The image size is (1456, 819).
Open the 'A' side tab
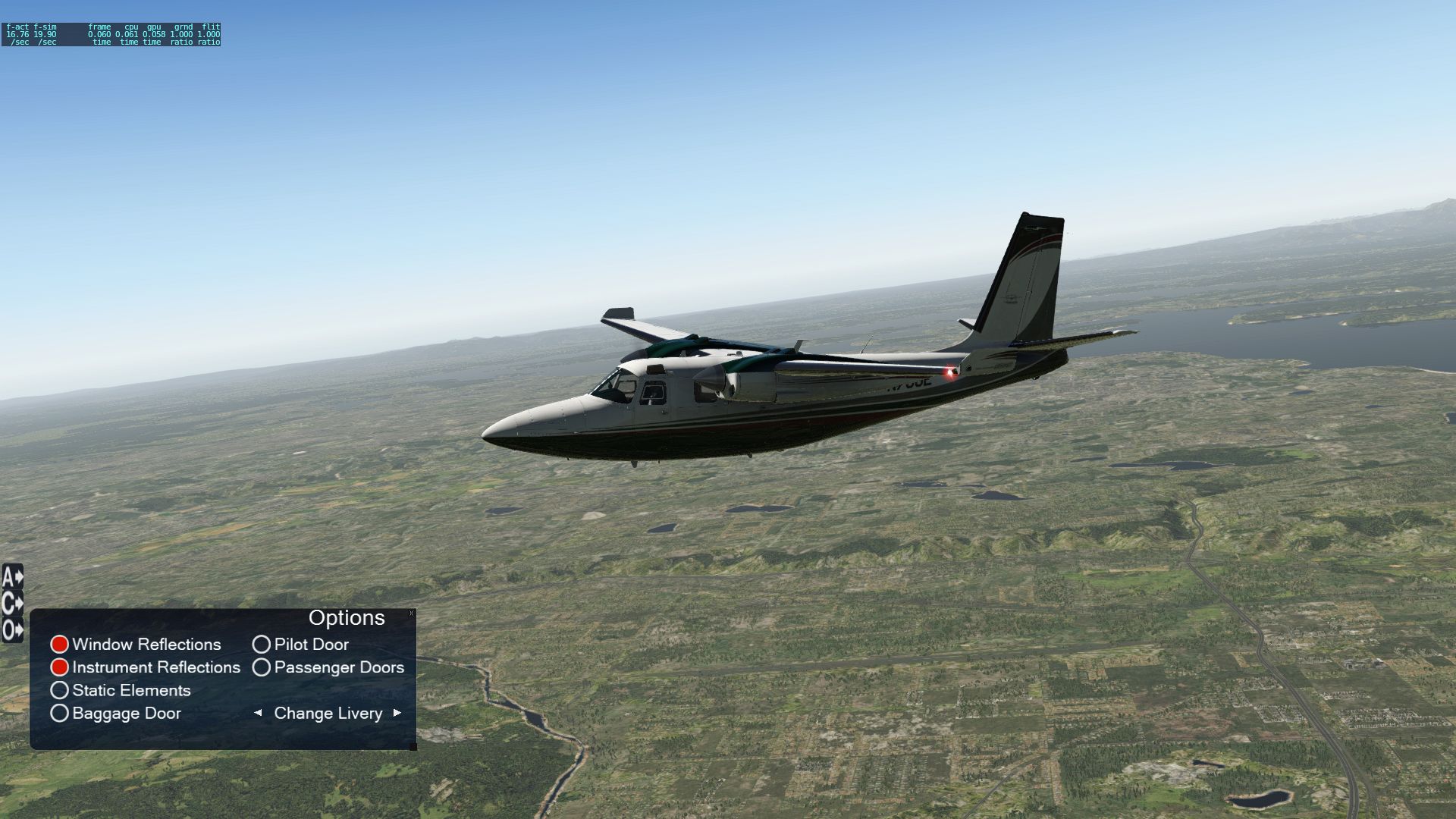12,578
